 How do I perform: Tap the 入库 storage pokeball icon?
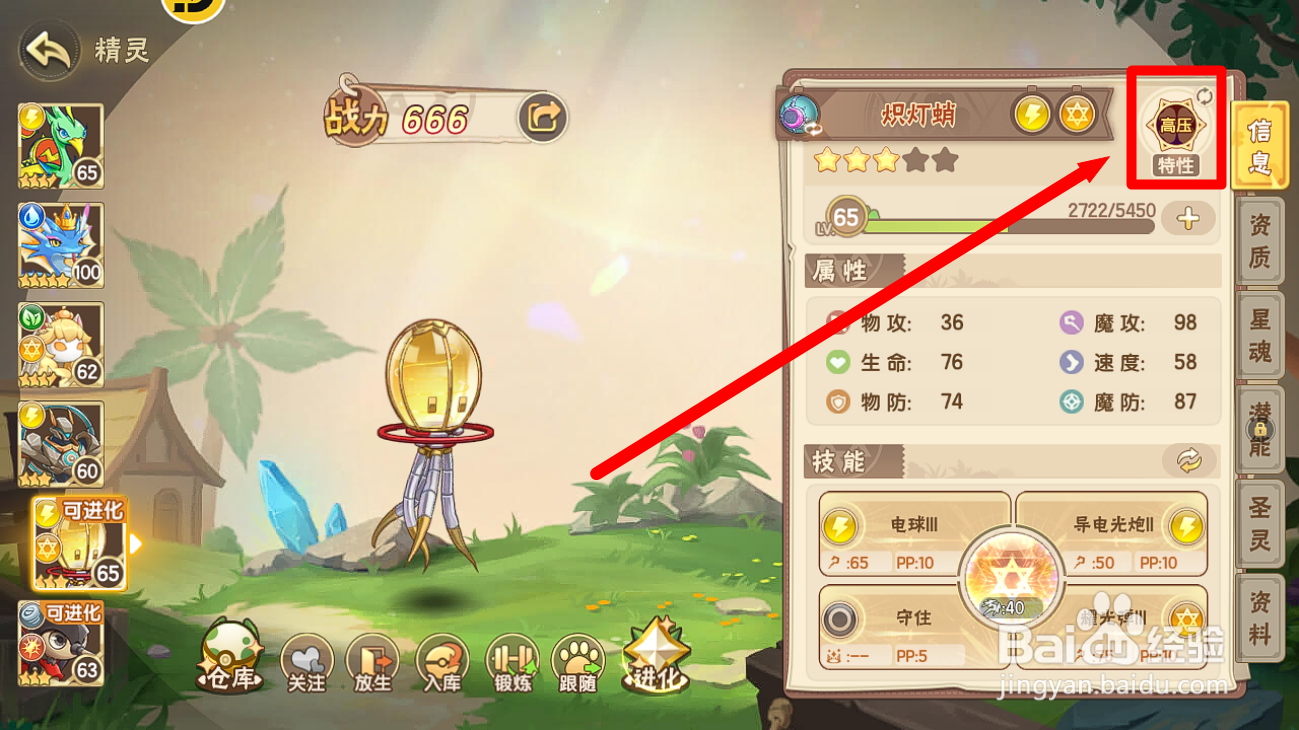[x=442, y=661]
